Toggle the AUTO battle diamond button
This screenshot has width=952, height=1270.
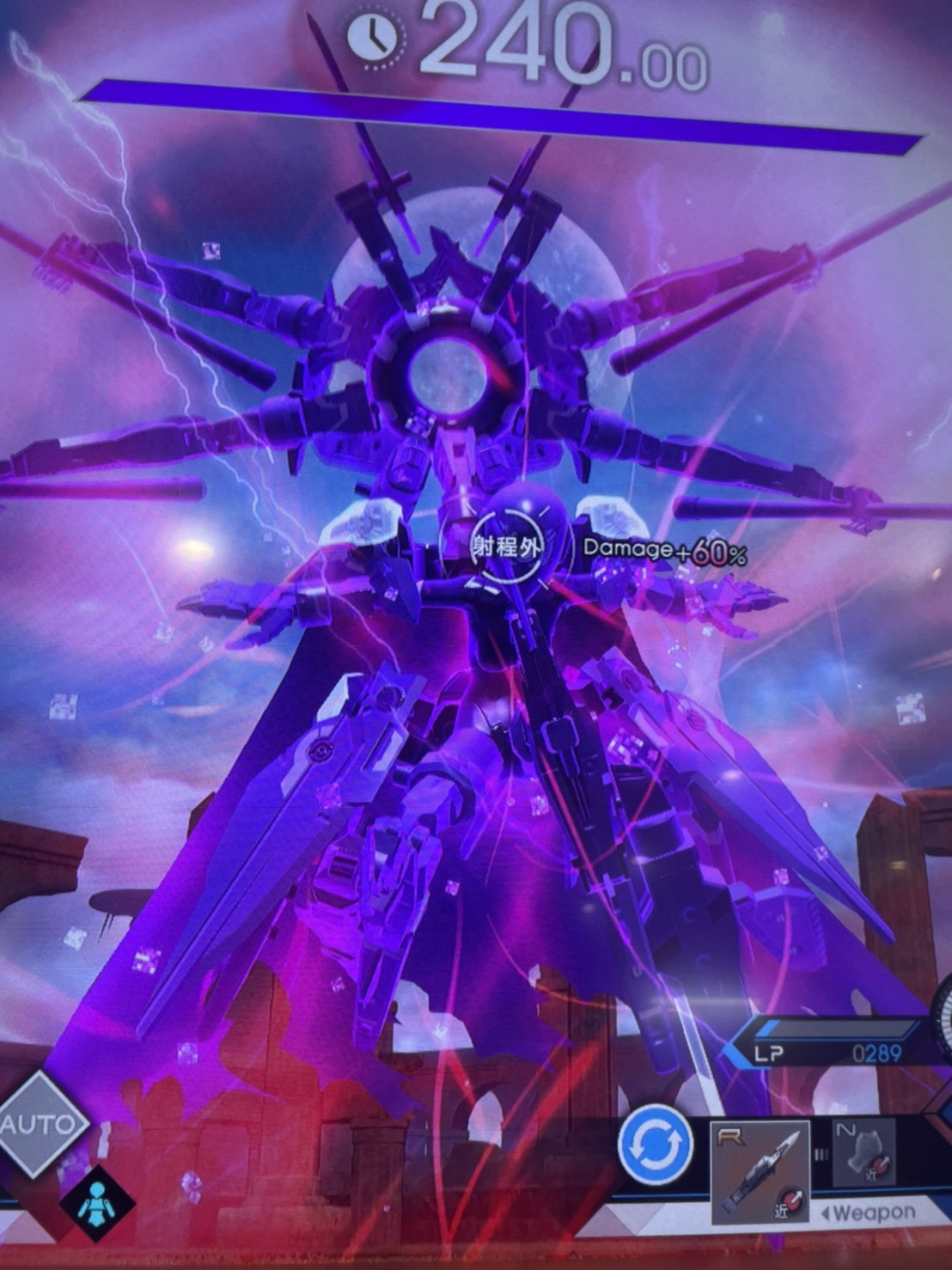(x=39, y=1123)
